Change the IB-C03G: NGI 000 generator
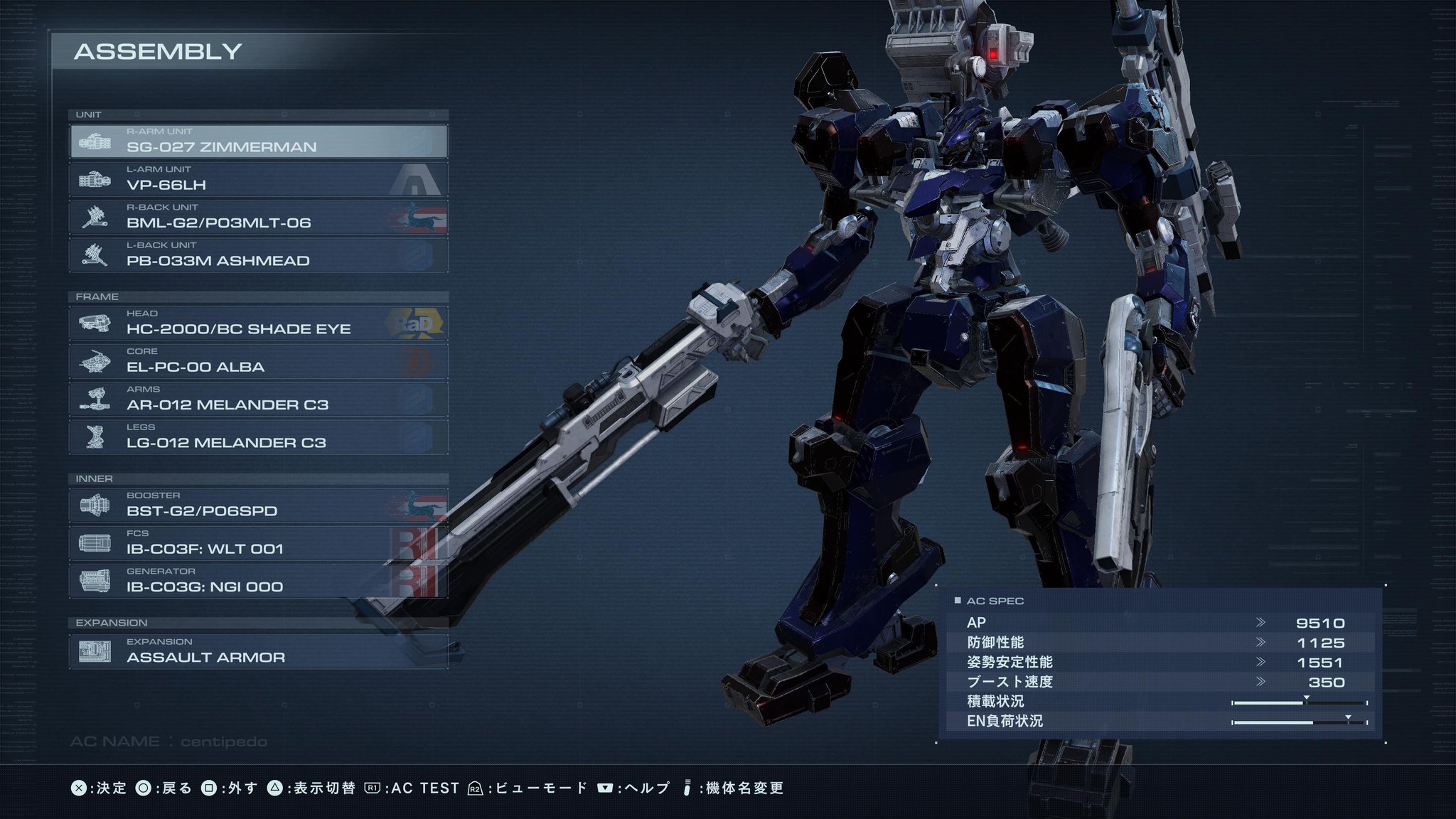 (x=258, y=581)
